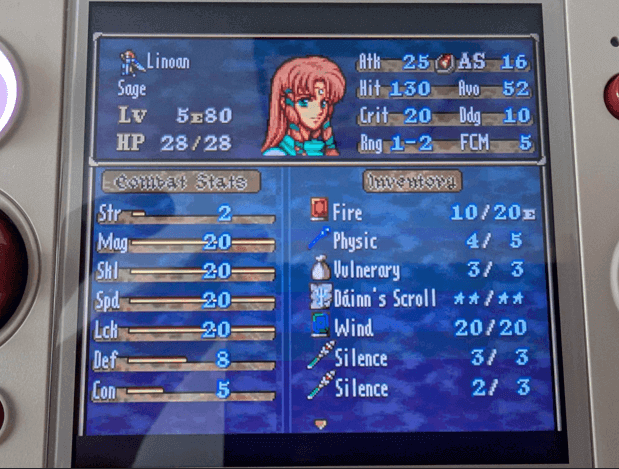Select the Fire tome in inventory
Image resolution: width=619 pixels, height=469 pixels.
tap(347, 212)
